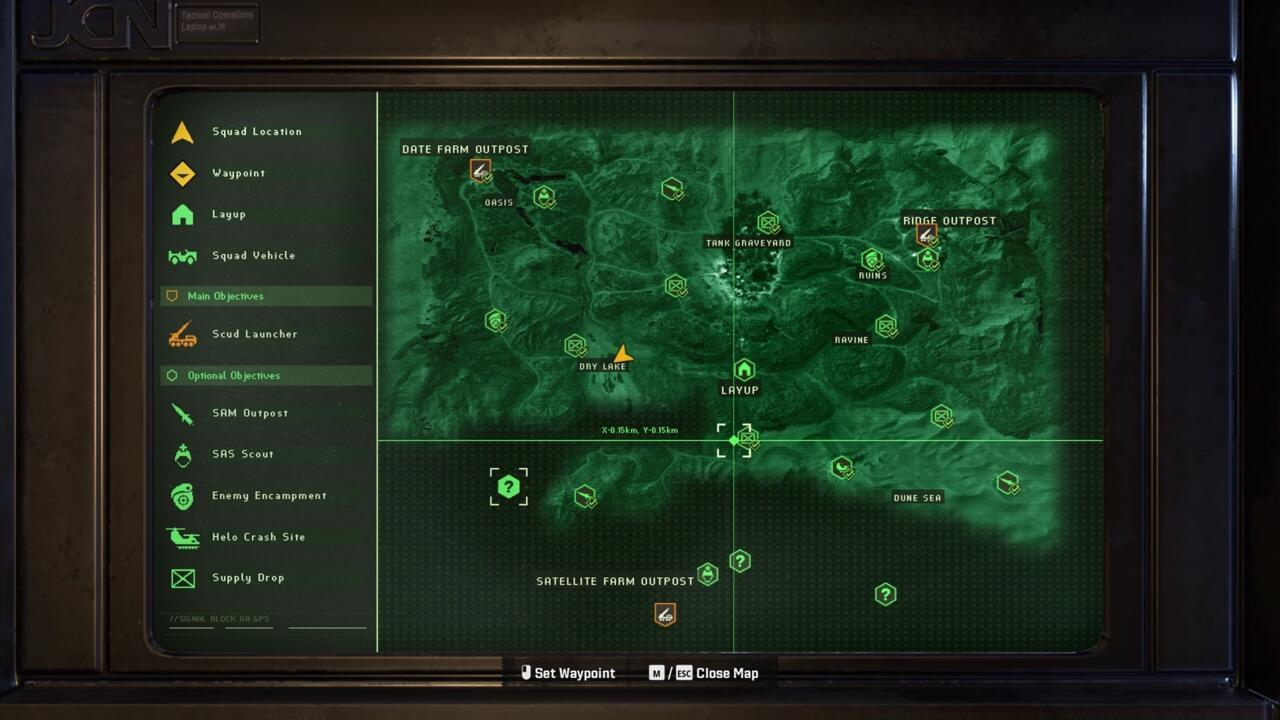Click the Supply Drop legend entry
Image resolution: width=1280 pixels, height=720 pixels.
[x=247, y=578]
